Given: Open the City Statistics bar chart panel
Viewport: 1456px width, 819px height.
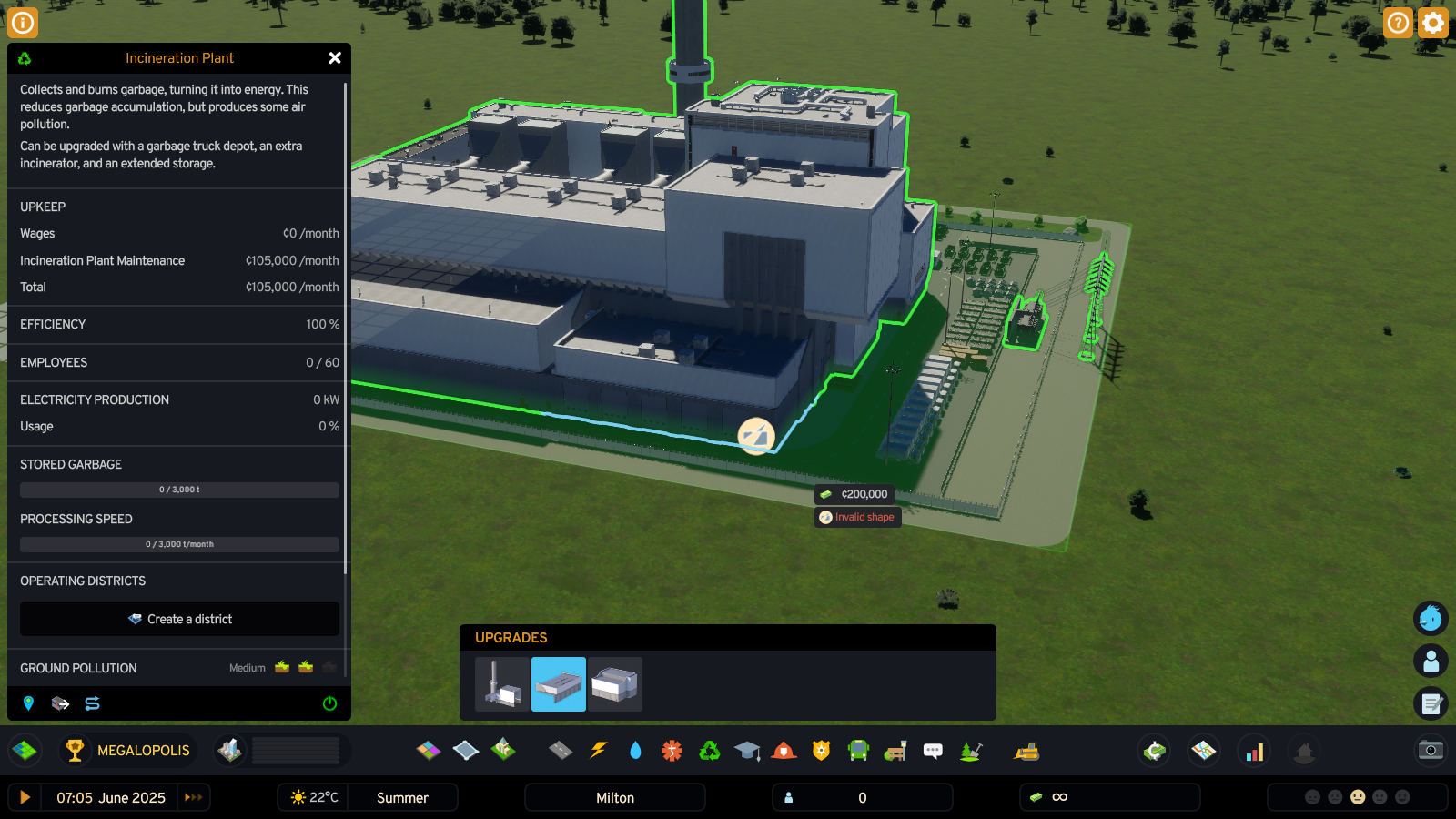Looking at the screenshot, I should coord(1254,751).
